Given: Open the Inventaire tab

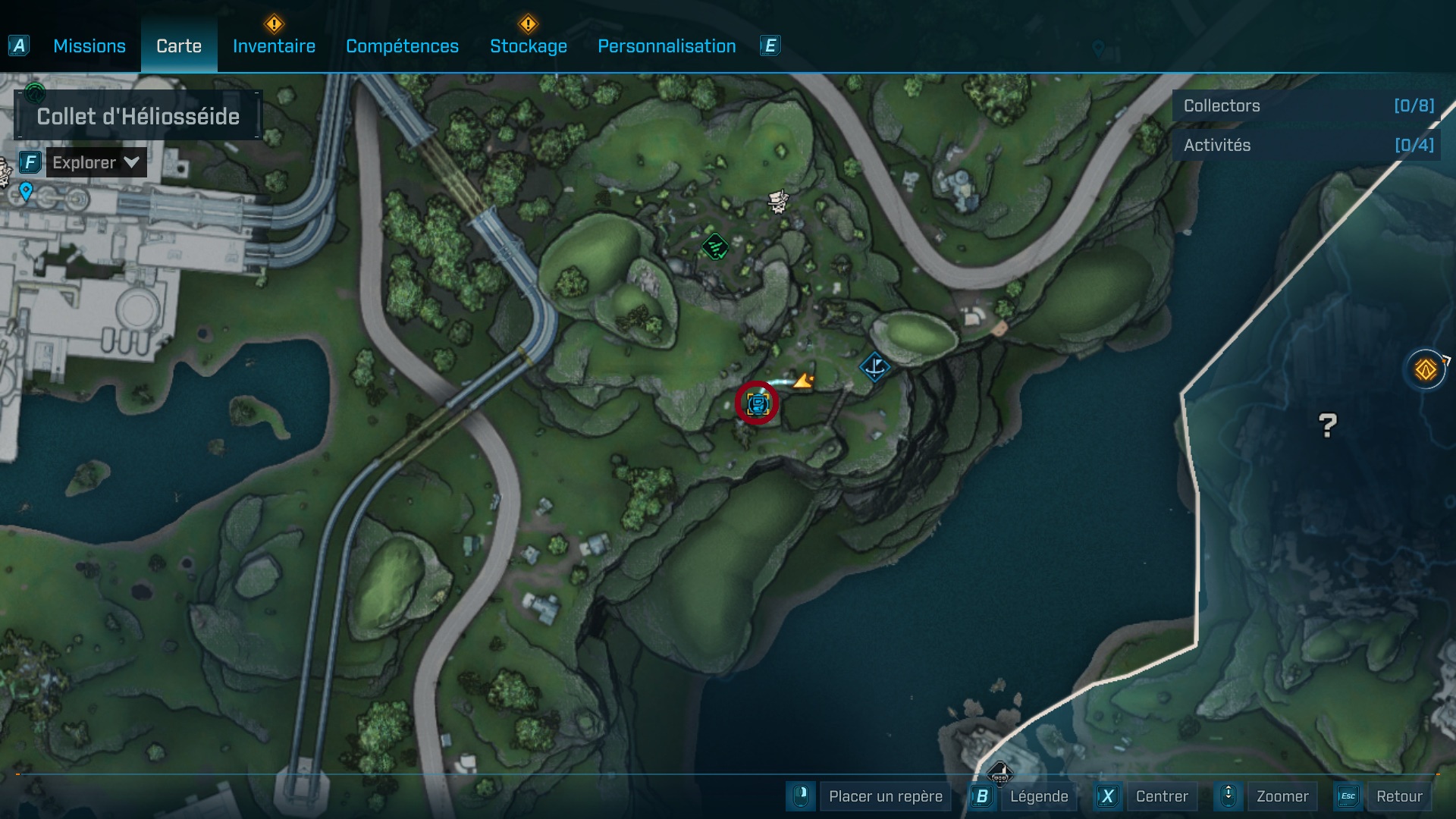Looking at the screenshot, I should point(274,46).
